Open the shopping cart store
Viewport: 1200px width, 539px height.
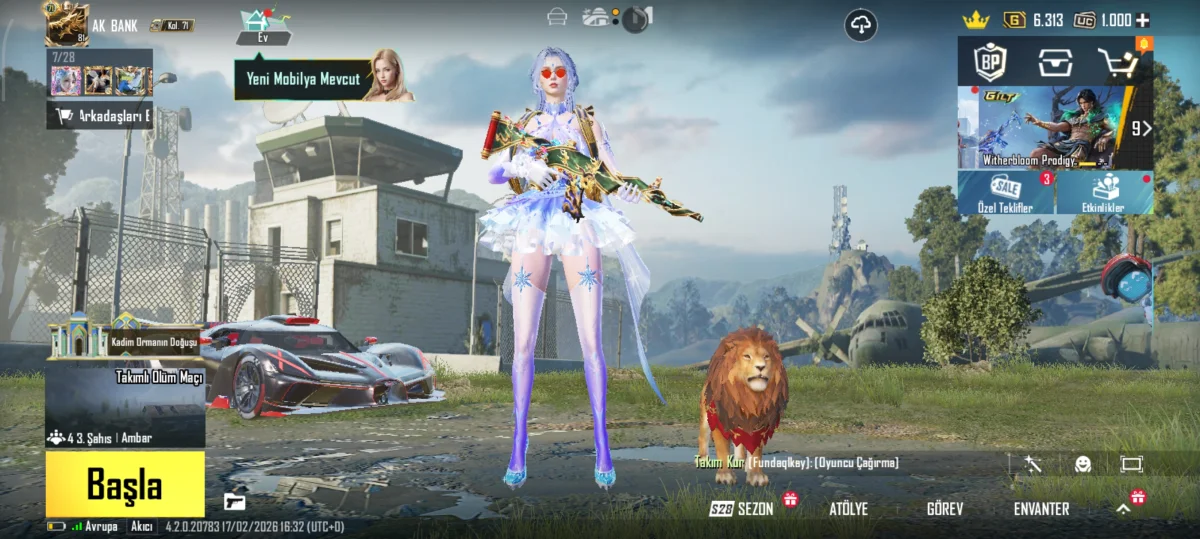(1120, 63)
